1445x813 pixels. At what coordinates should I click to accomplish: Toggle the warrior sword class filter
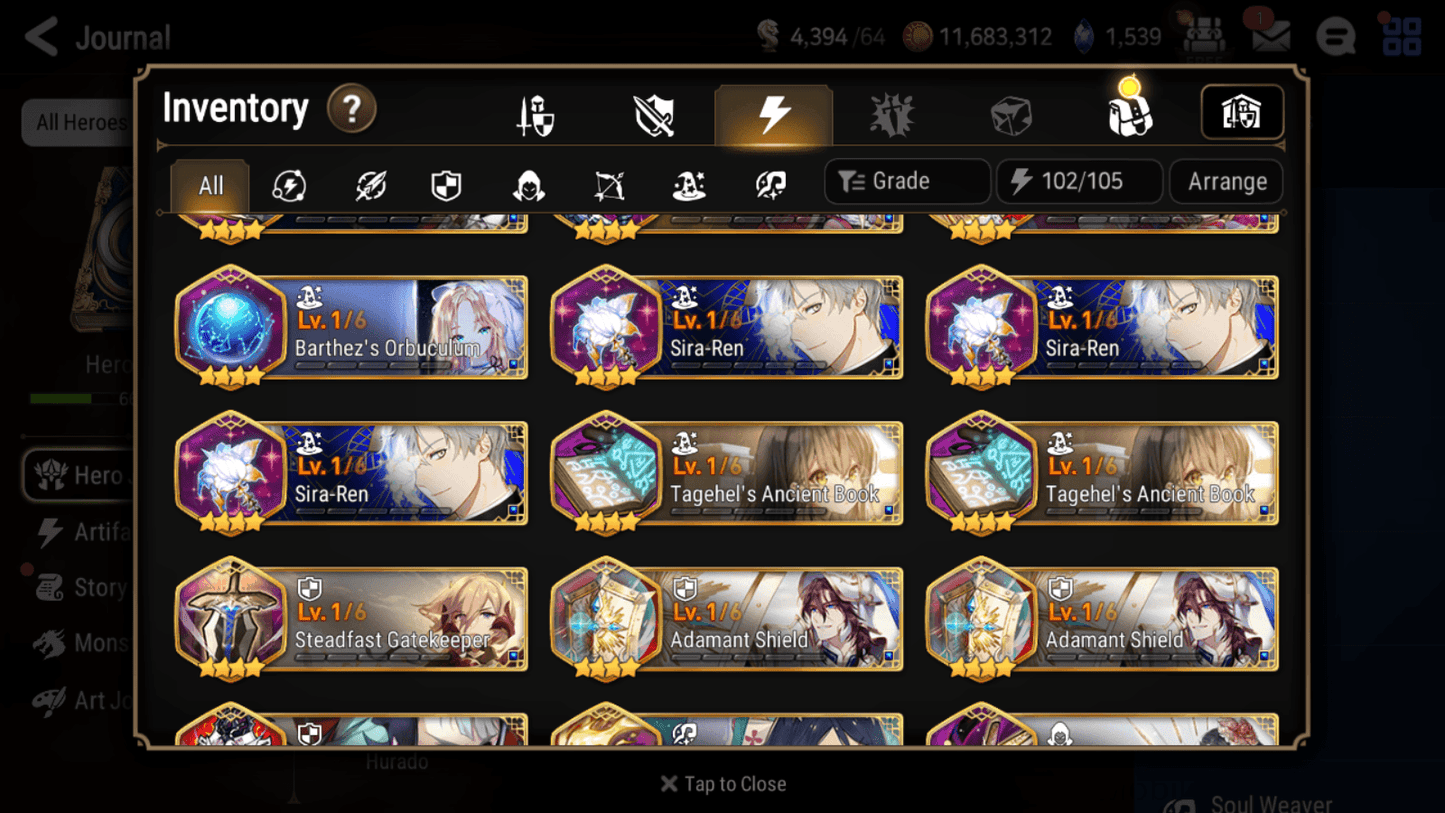click(369, 184)
